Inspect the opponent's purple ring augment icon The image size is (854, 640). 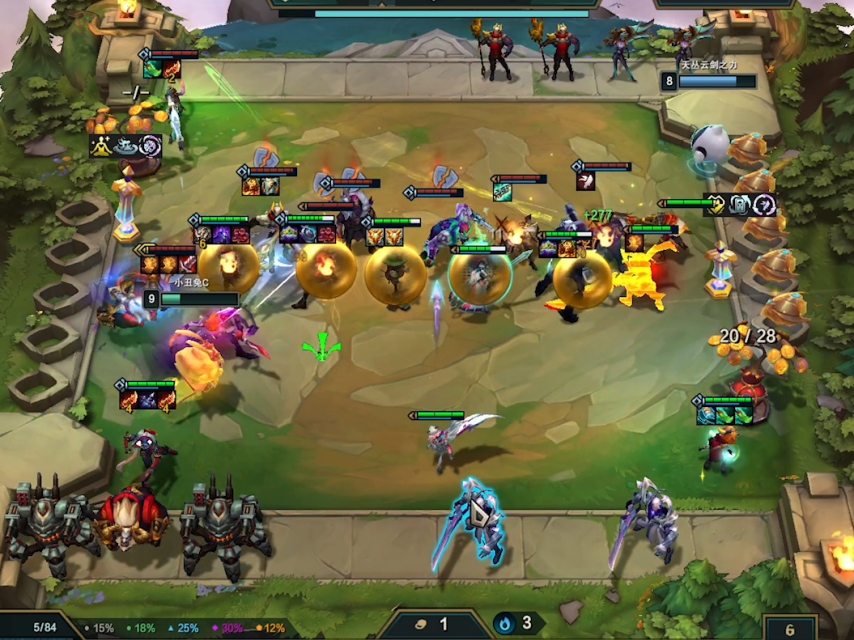pos(765,205)
